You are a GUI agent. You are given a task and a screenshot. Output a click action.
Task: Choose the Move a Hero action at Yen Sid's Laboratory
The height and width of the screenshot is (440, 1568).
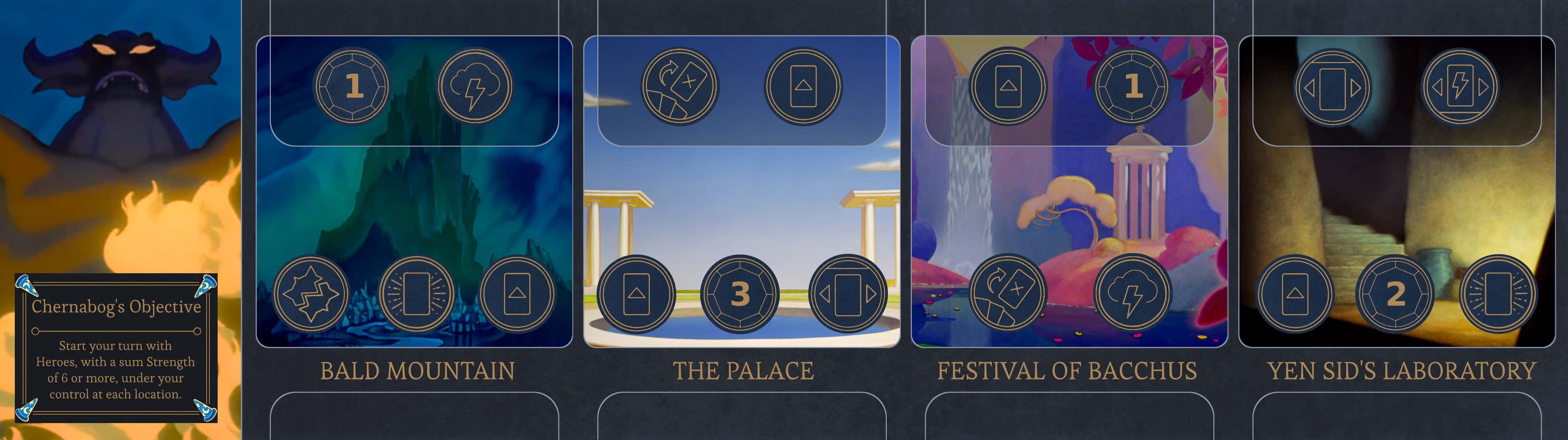pyautogui.click(x=1460, y=87)
